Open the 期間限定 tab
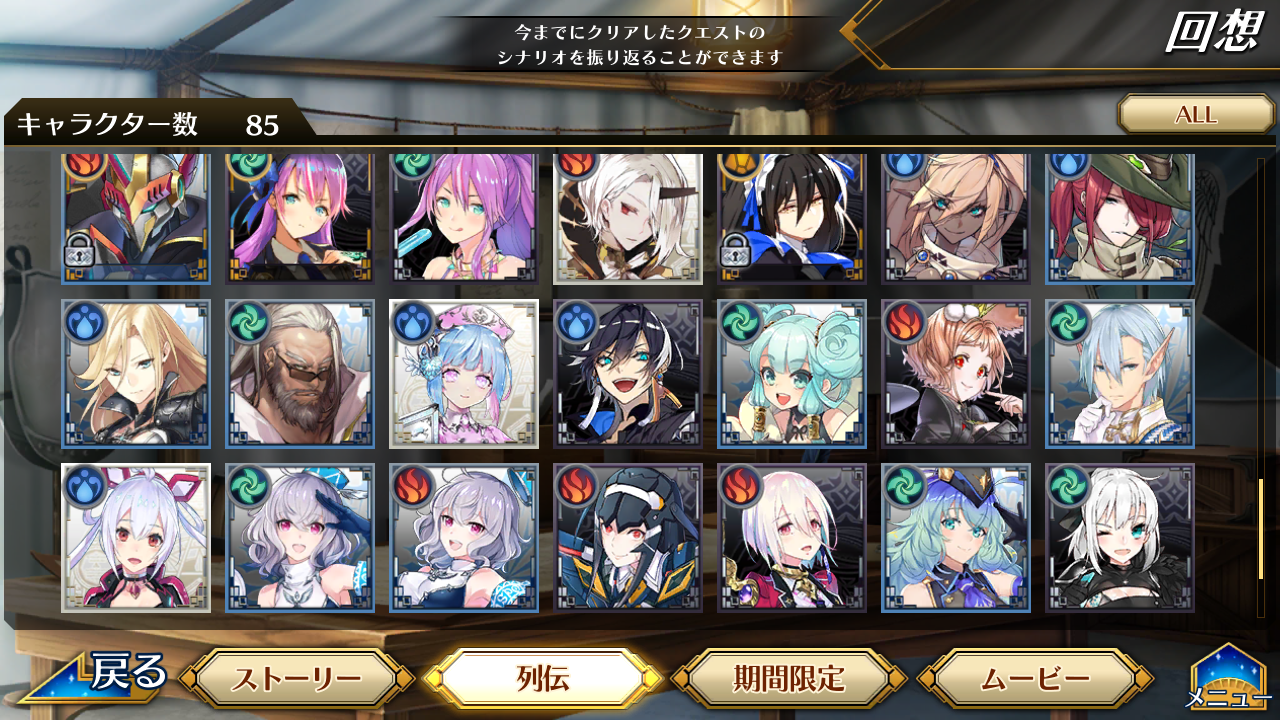Image resolution: width=1280 pixels, height=720 pixels. 789,680
